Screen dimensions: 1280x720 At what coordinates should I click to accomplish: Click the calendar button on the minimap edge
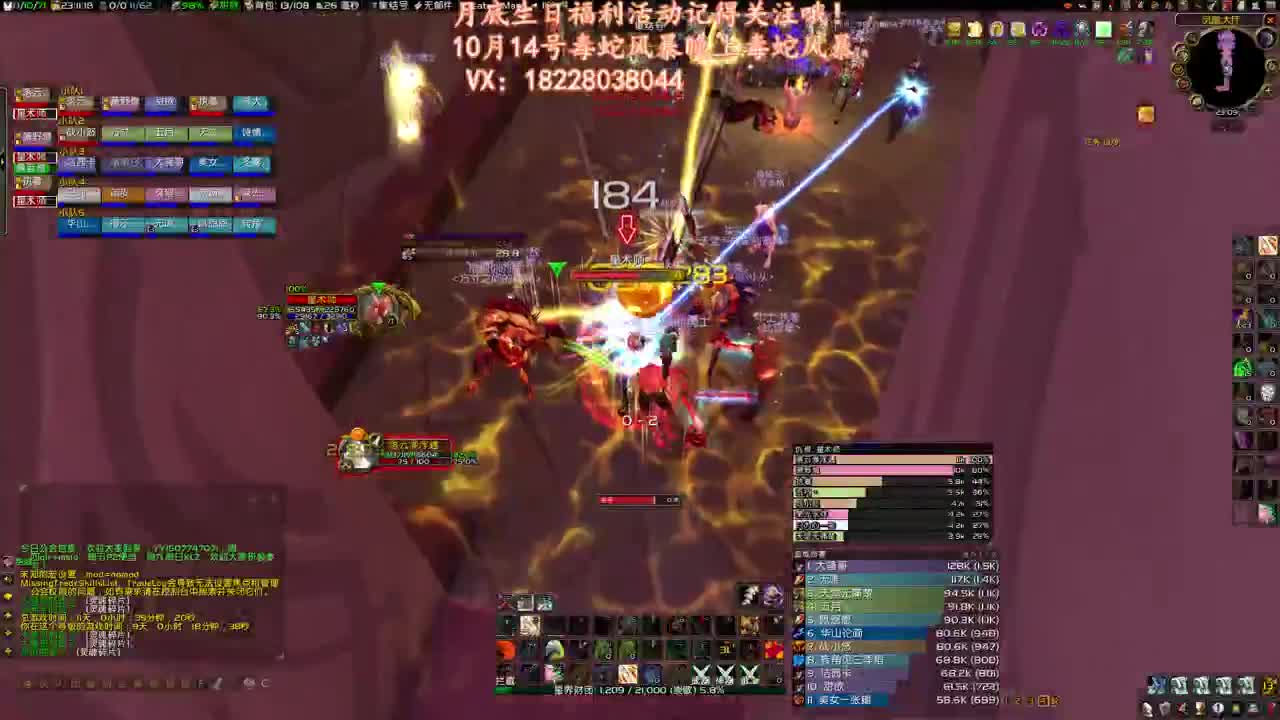[1266, 38]
